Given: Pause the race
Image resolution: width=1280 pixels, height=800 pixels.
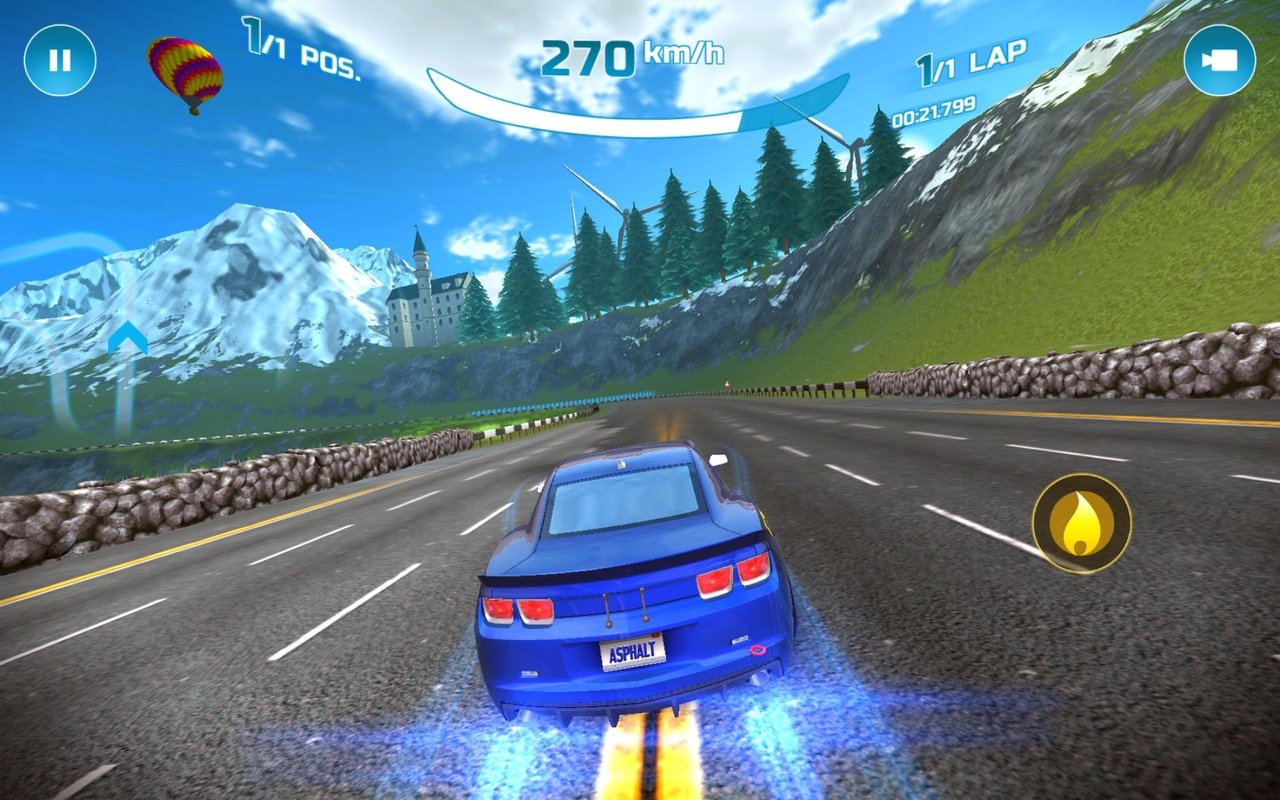Looking at the screenshot, I should click(60, 60).
